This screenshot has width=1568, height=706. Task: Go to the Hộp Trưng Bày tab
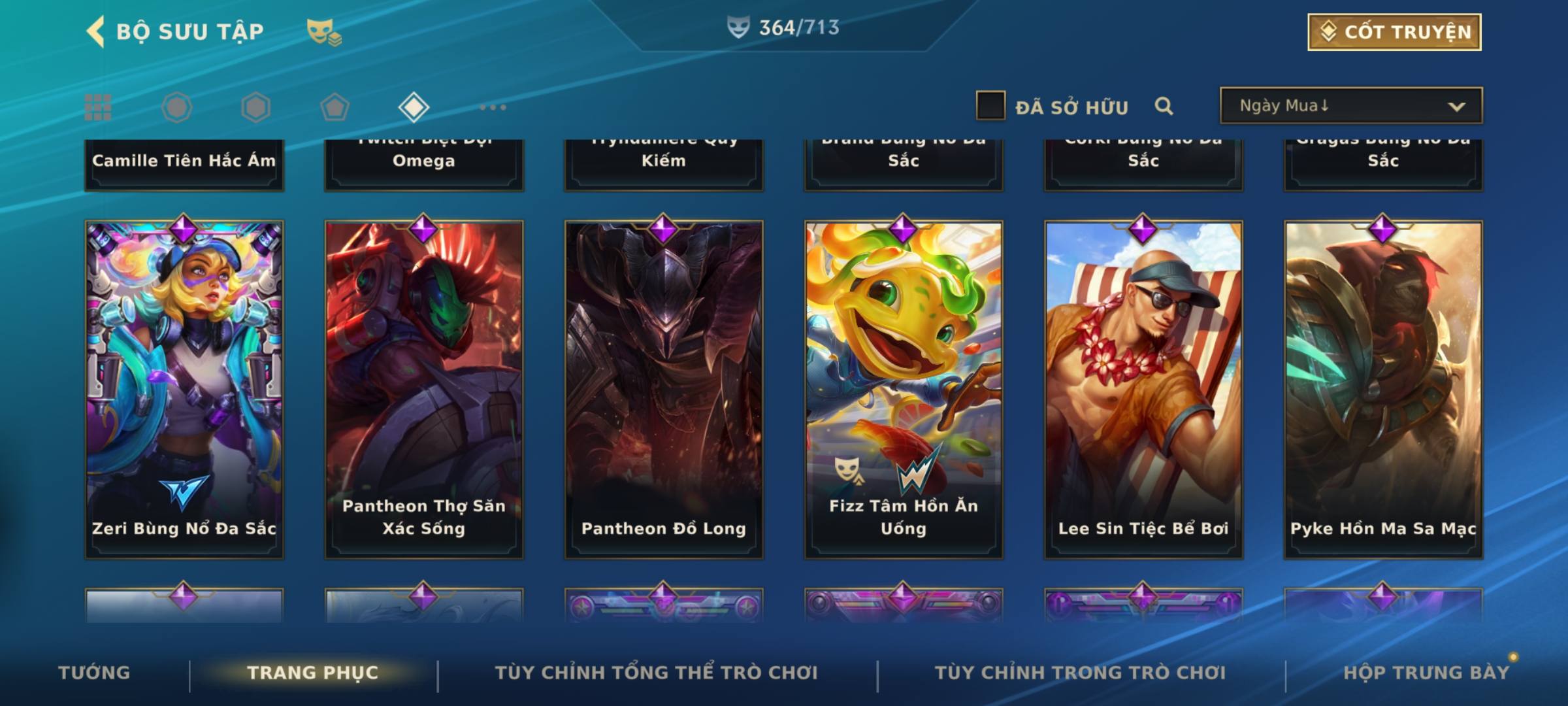click(1426, 673)
